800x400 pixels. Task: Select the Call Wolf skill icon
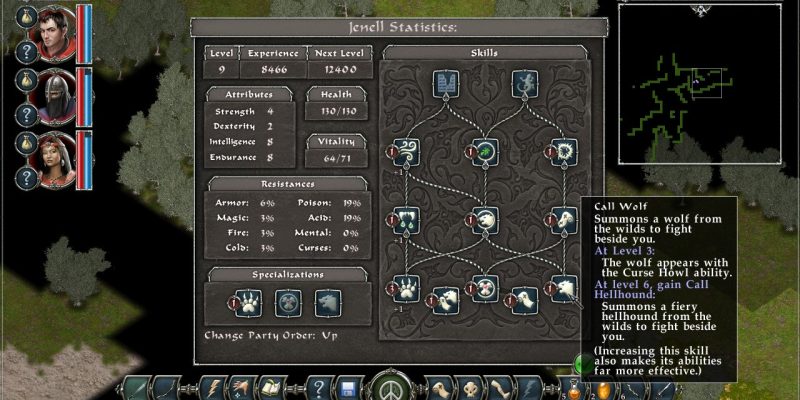point(563,291)
